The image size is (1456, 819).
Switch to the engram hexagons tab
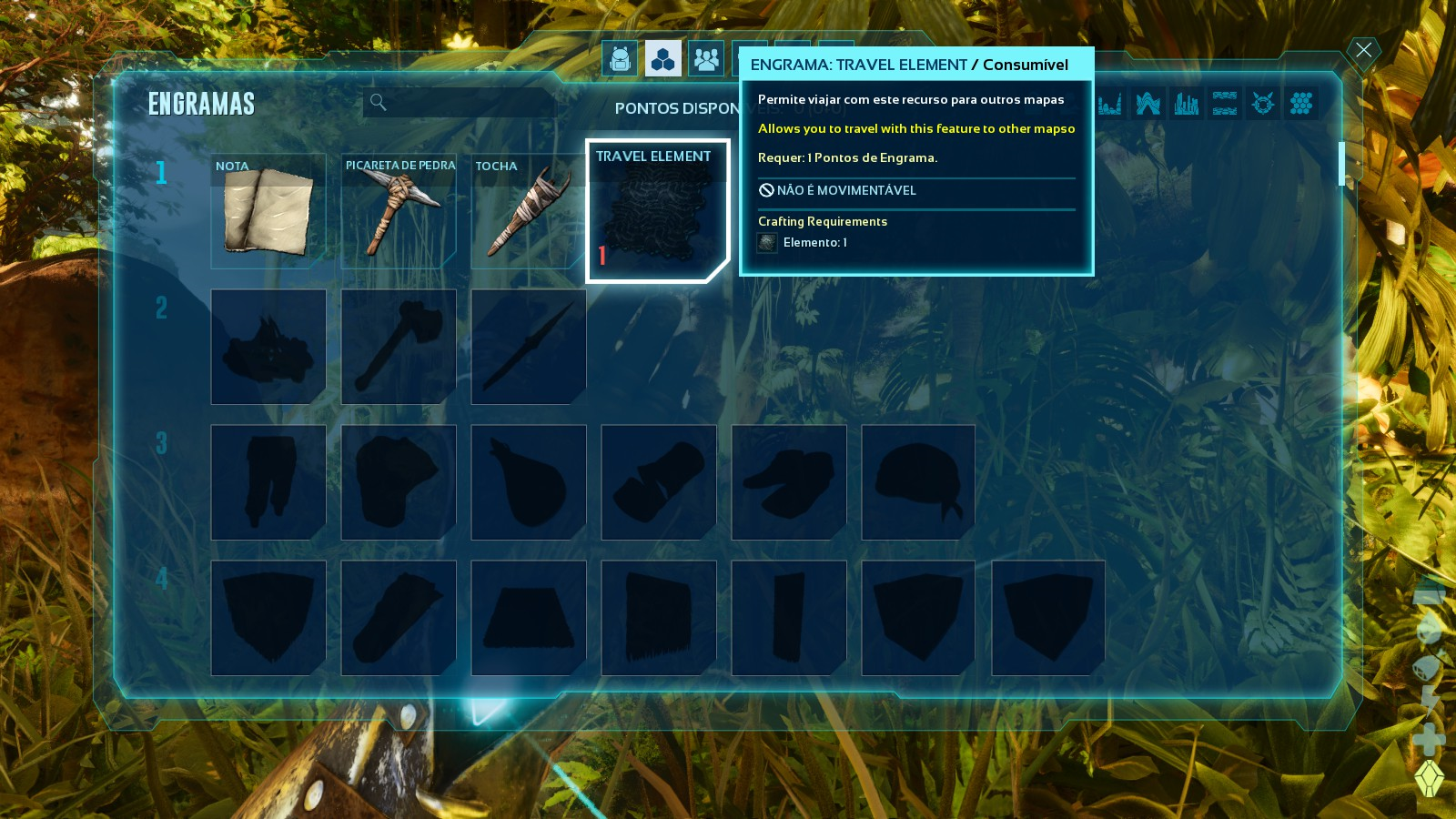[663, 59]
